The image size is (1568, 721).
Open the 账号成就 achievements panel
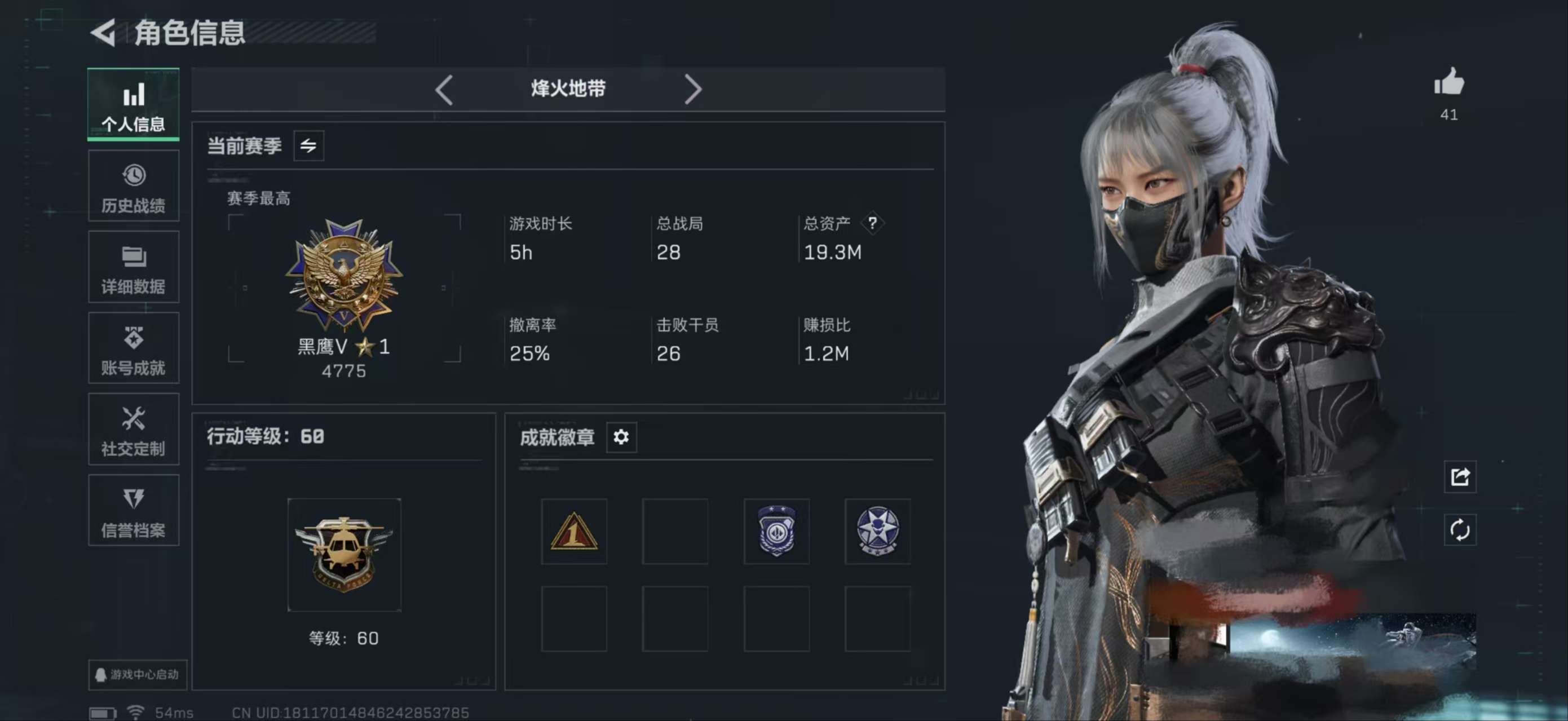tap(133, 348)
